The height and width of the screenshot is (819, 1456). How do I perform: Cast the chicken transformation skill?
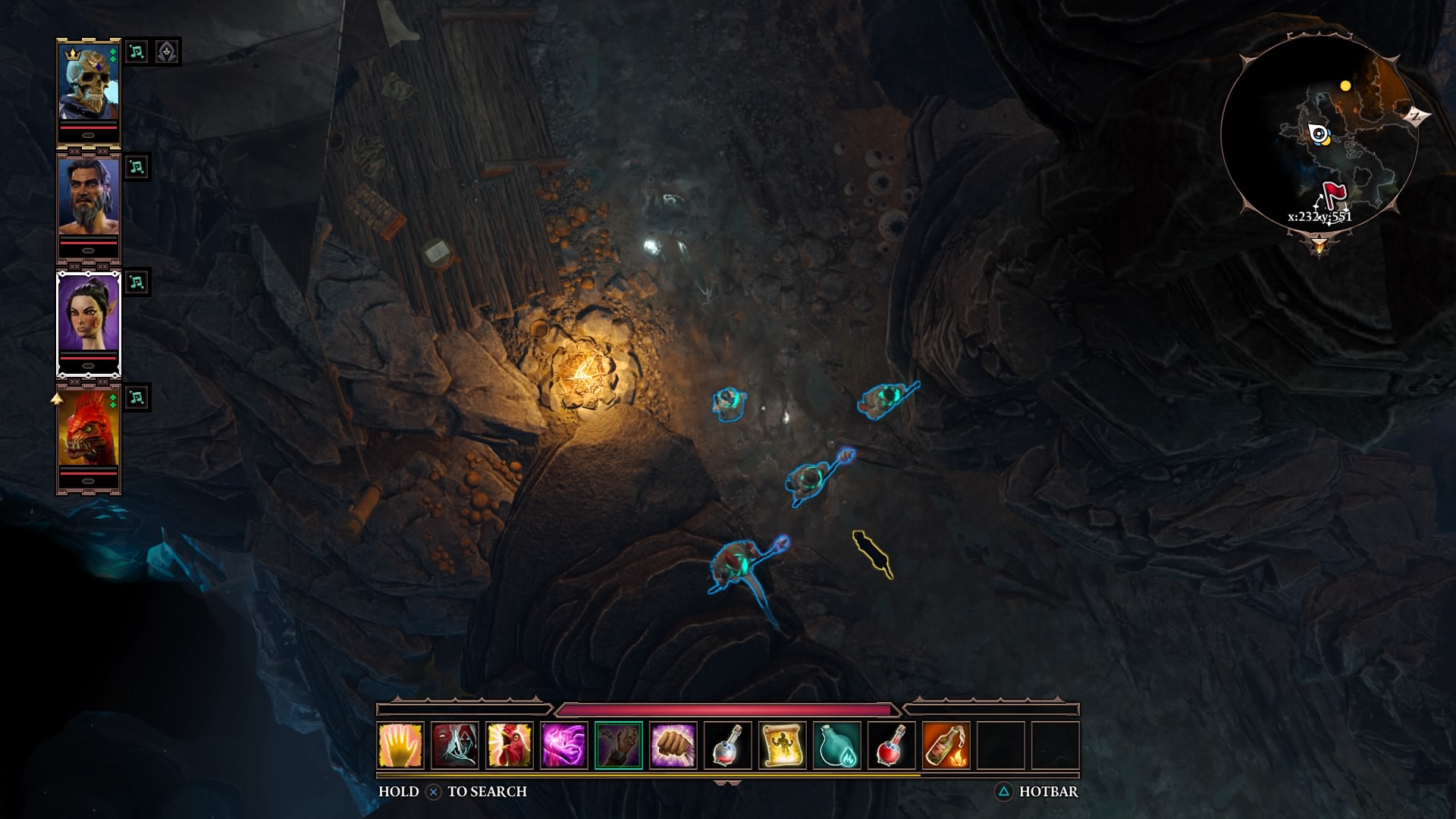510,745
